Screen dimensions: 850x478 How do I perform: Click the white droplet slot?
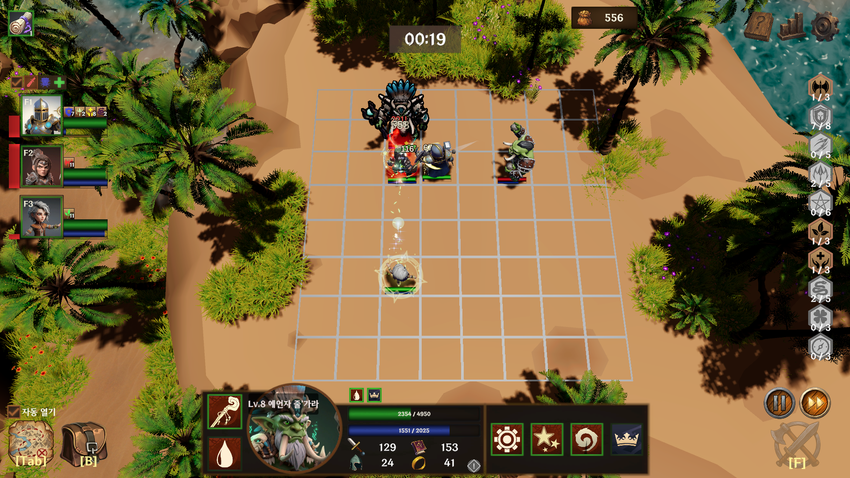click(x=224, y=454)
